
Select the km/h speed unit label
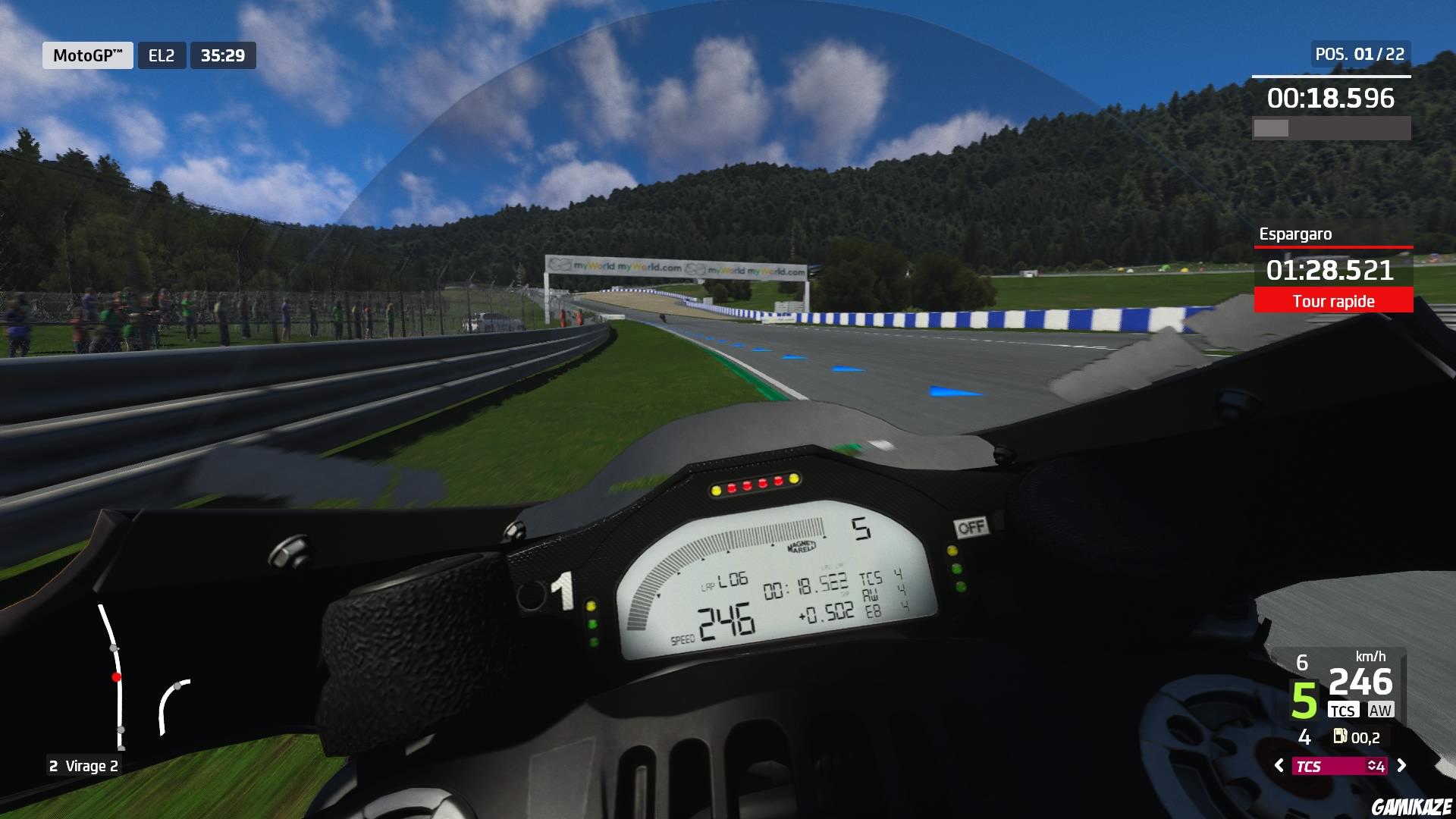pyautogui.click(x=1371, y=657)
